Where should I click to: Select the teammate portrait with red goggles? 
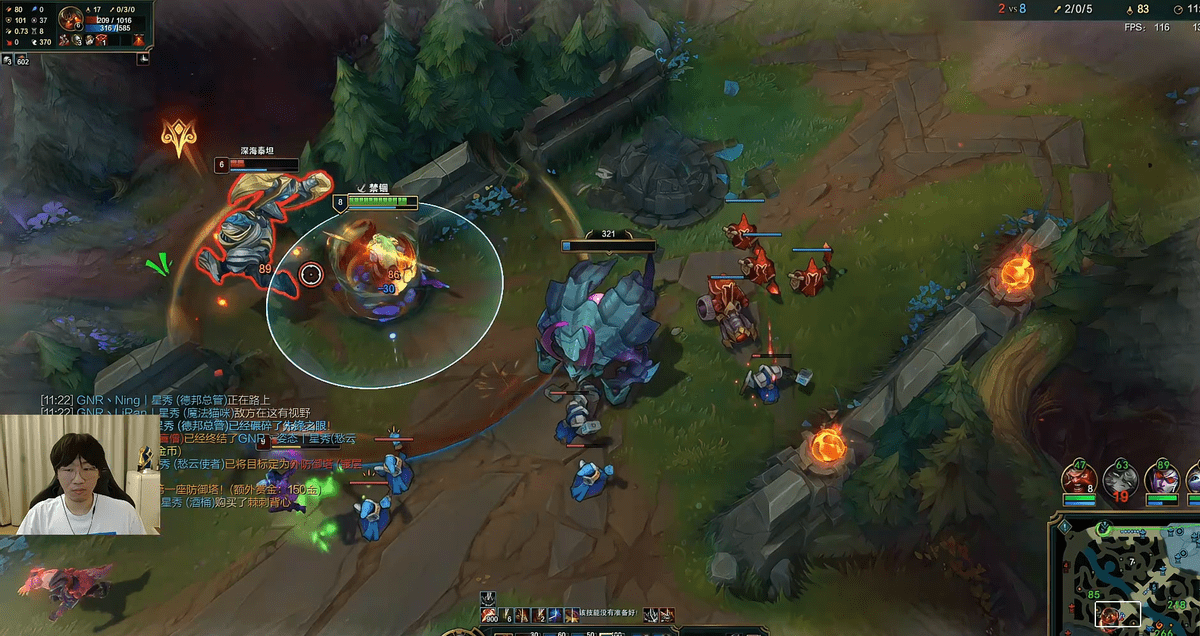pyautogui.click(x=1162, y=478)
